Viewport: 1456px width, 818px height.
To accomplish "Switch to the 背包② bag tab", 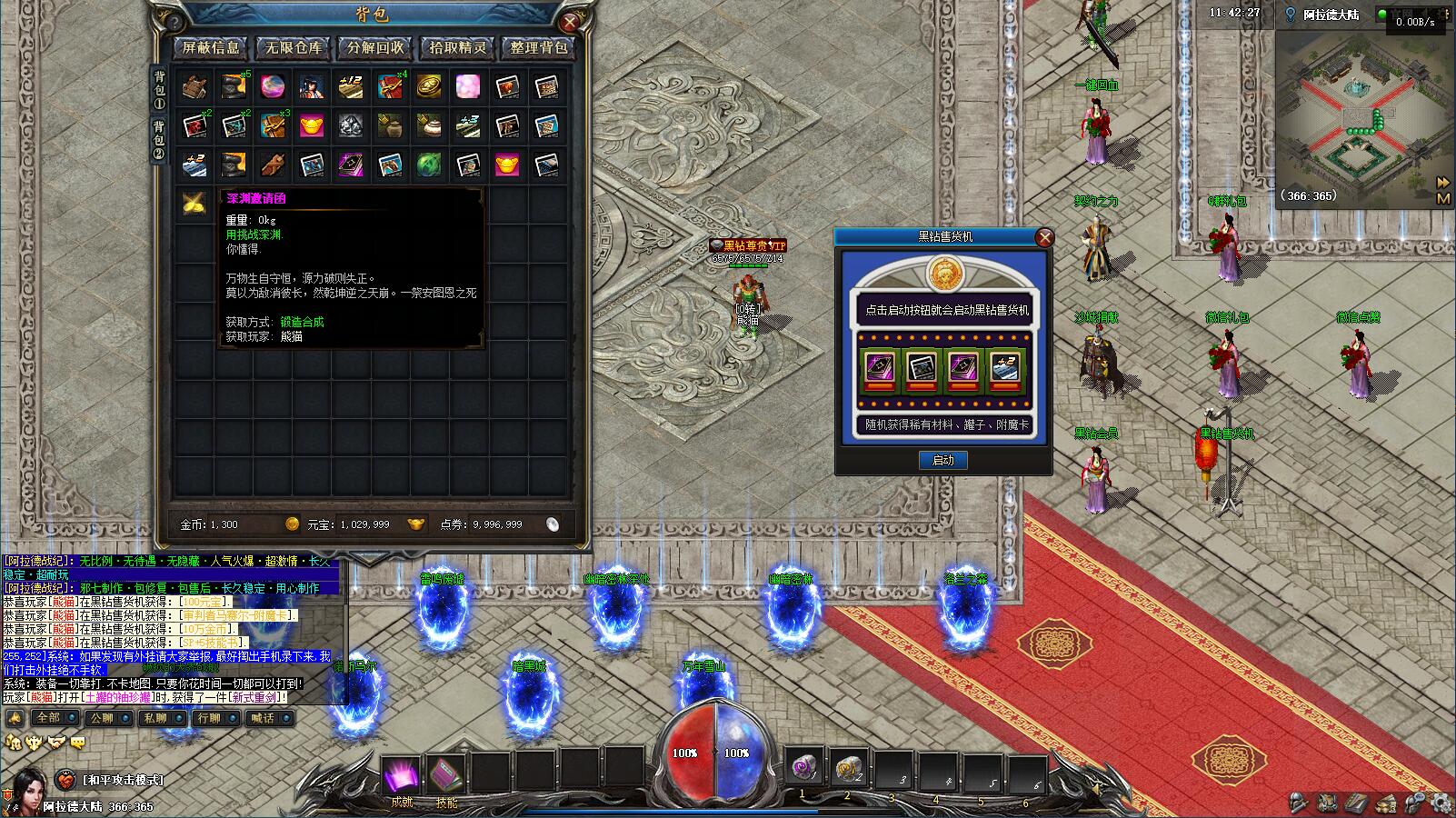I will [x=159, y=138].
